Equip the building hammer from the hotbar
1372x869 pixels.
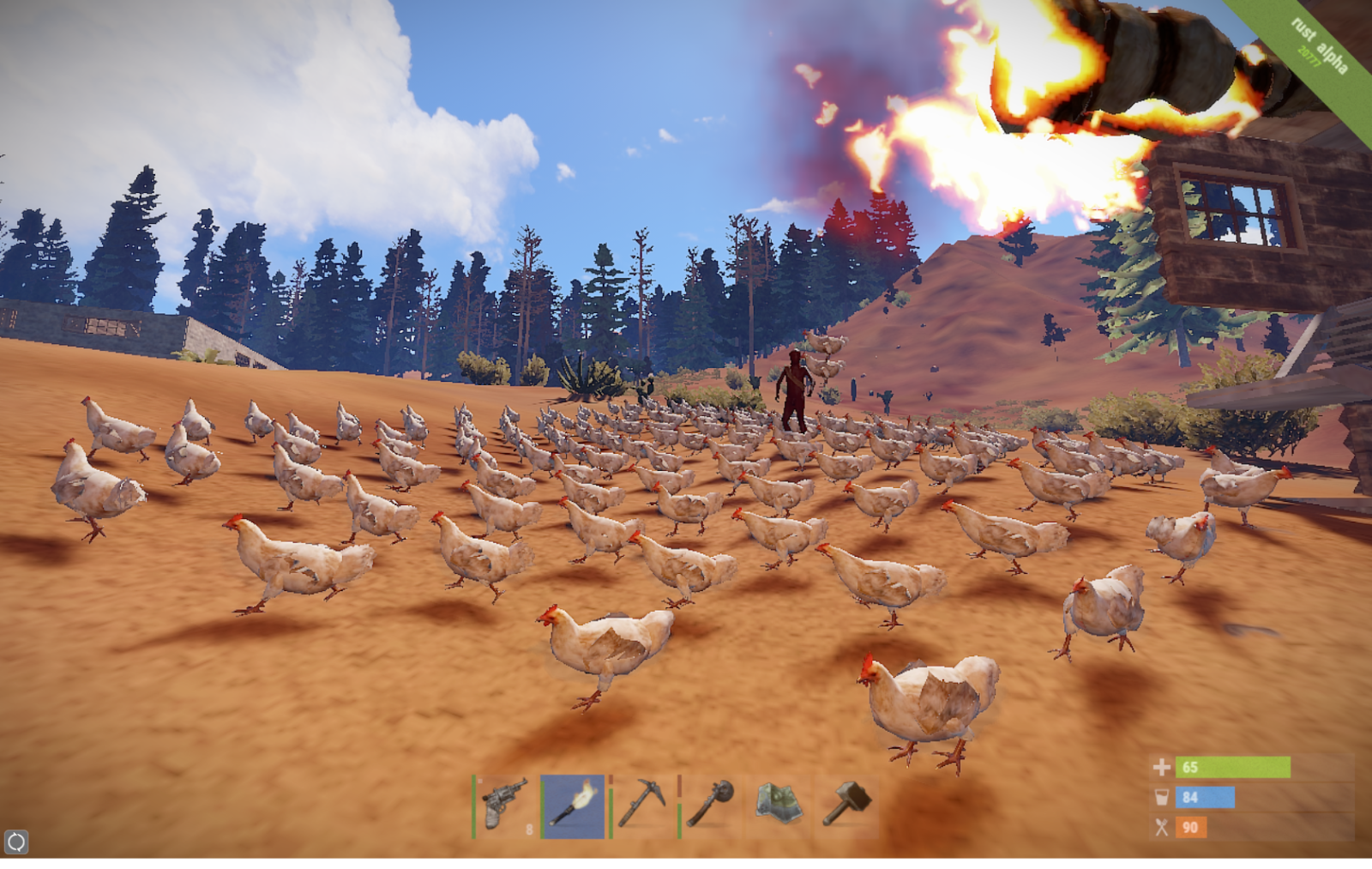pyautogui.click(x=847, y=804)
